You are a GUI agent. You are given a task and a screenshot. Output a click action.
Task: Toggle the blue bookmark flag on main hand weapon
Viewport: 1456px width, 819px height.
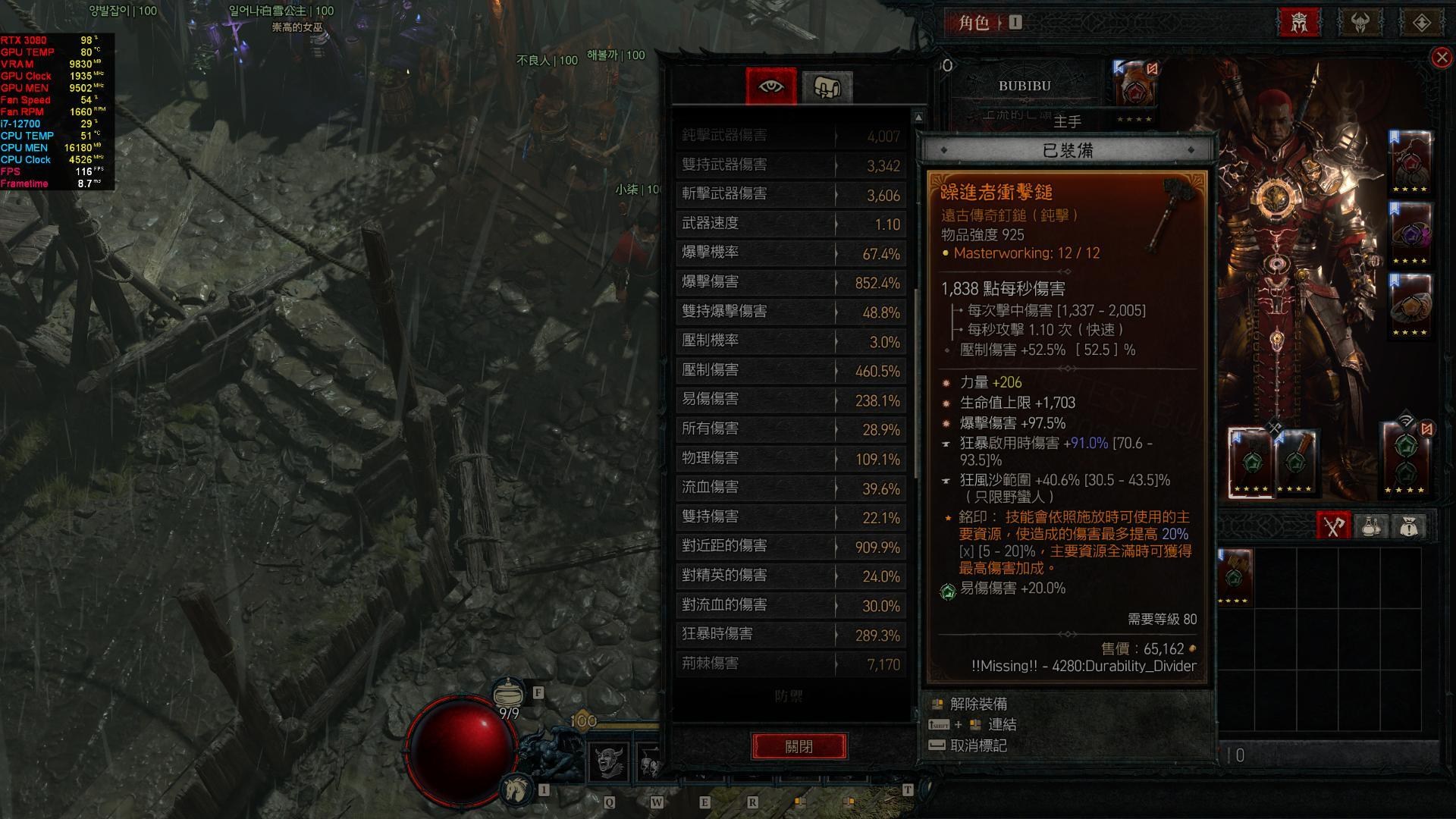click(1119, 67)
